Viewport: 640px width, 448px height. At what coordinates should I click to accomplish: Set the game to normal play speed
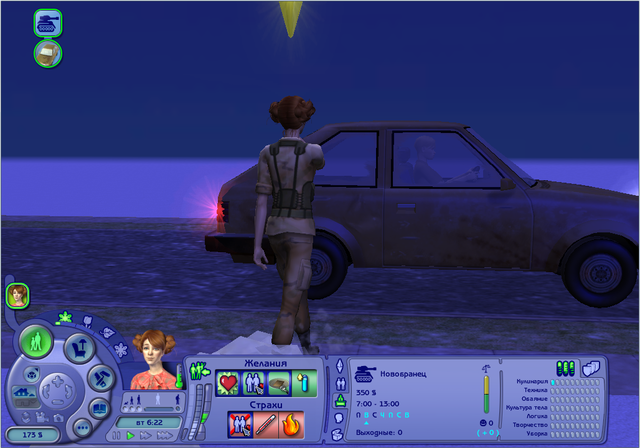tap(130, 436)
